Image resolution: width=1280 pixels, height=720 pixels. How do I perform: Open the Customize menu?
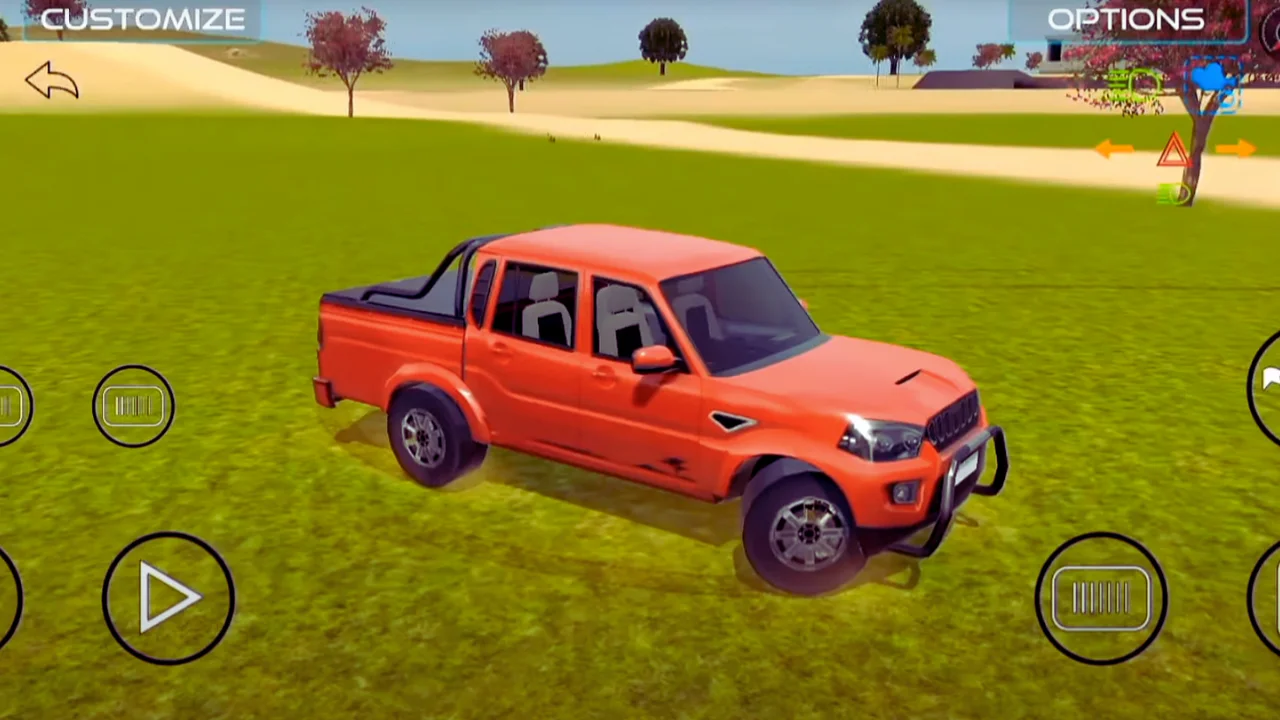[x=142, y=19]
